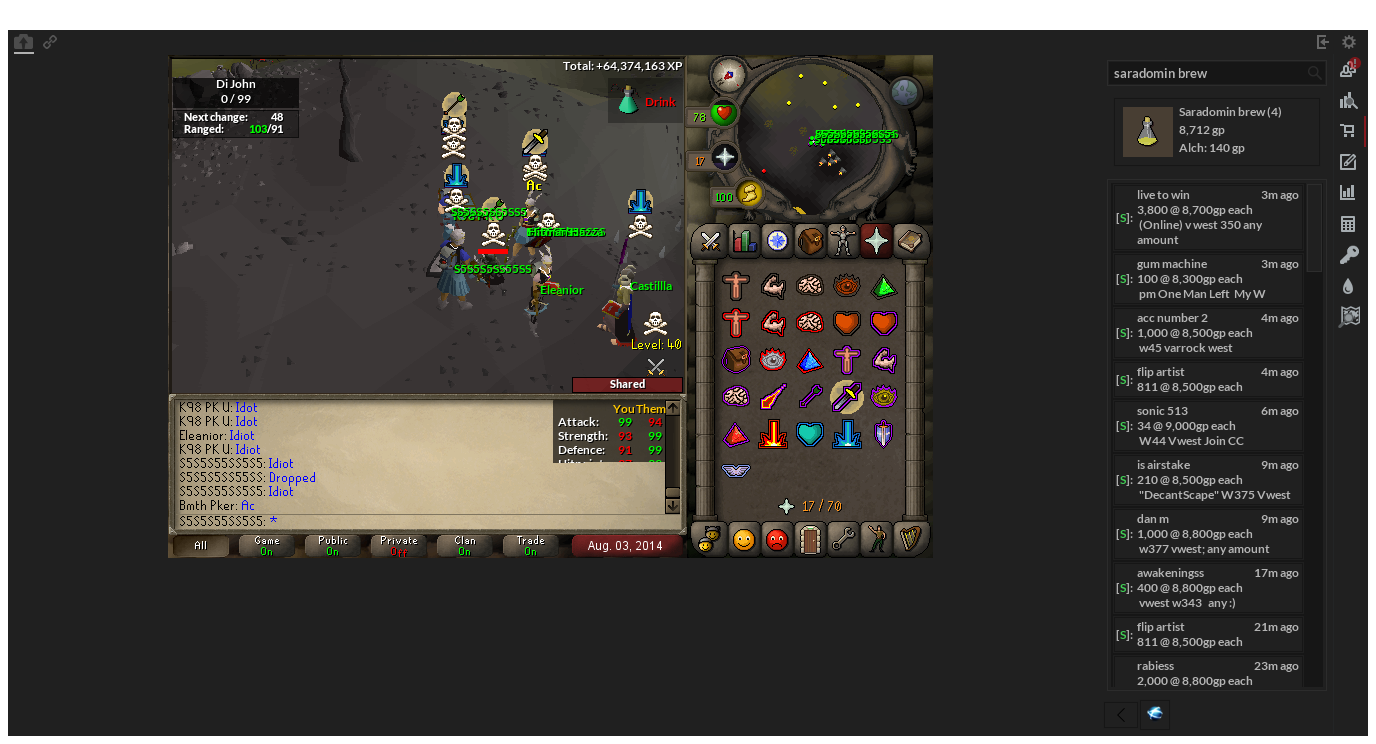View the worn equipment tab

[x=843, y=241]
